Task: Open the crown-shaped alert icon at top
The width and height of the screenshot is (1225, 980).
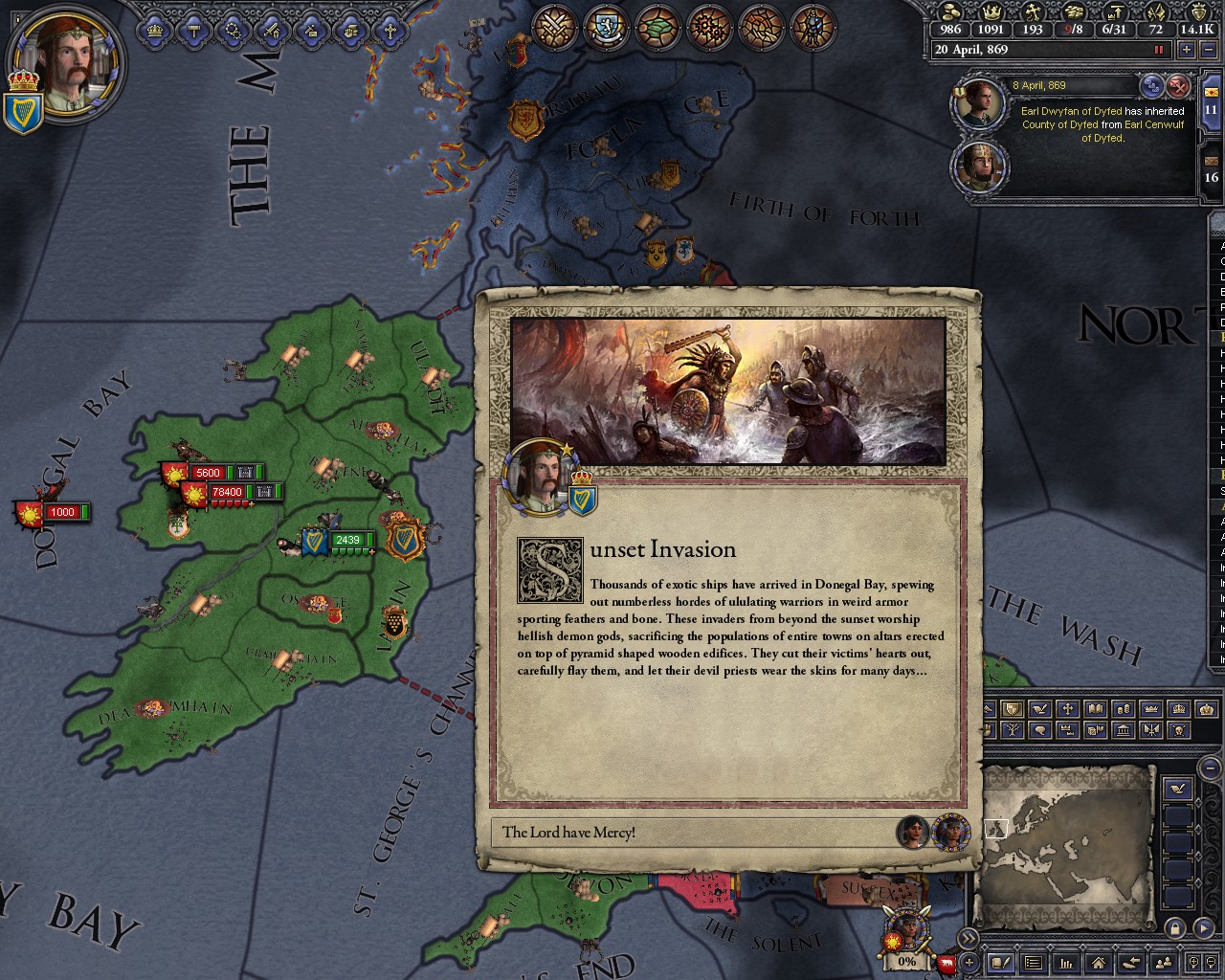Action: click(154, 31)
